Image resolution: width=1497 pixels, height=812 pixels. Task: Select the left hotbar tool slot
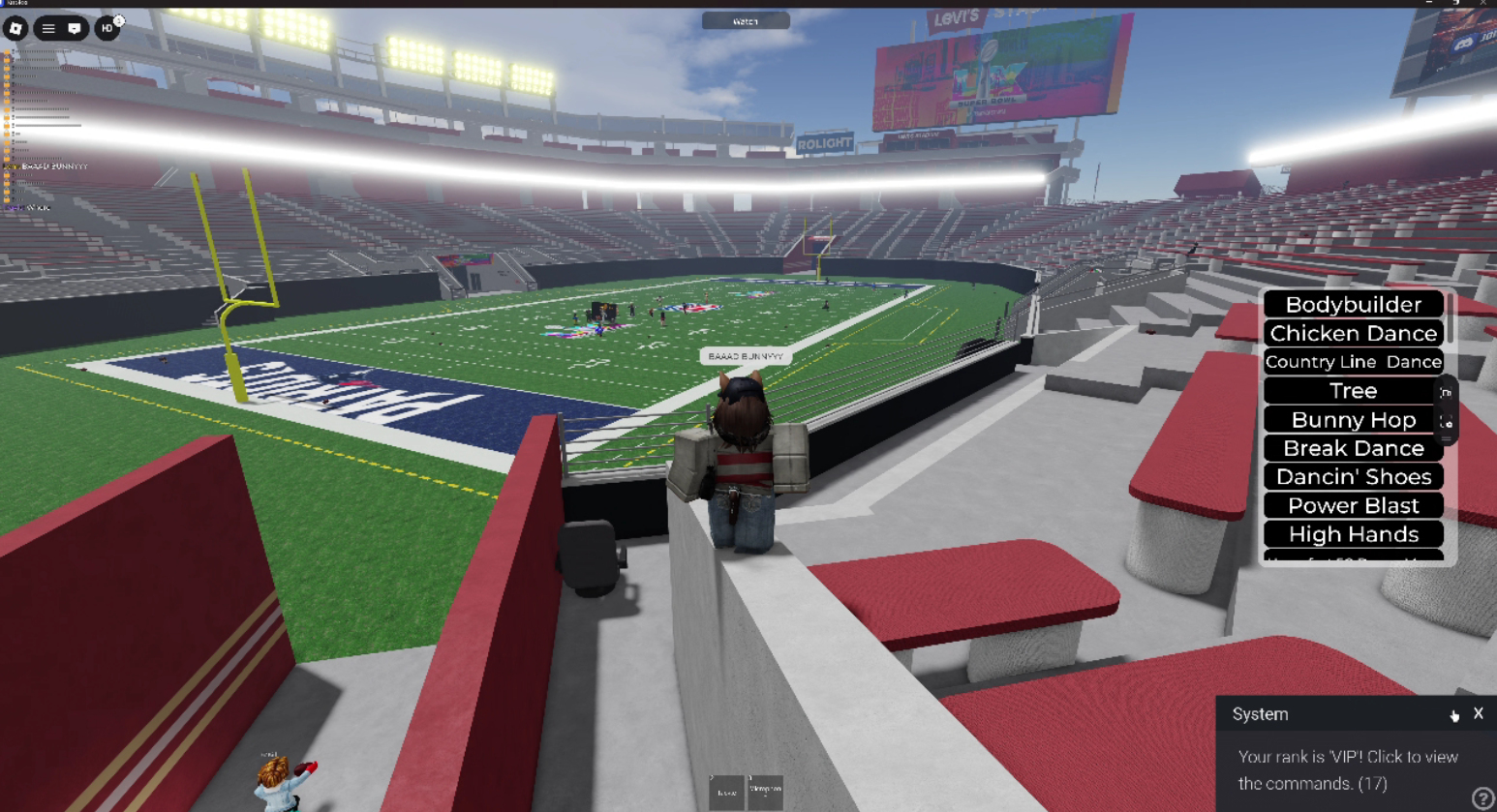tap(726, 792)
